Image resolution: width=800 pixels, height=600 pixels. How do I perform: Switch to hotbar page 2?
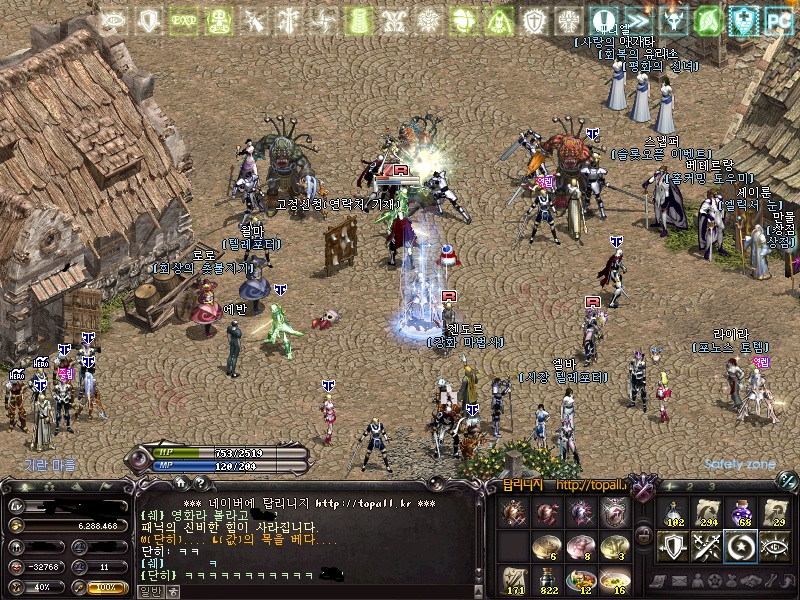[690, 485]
